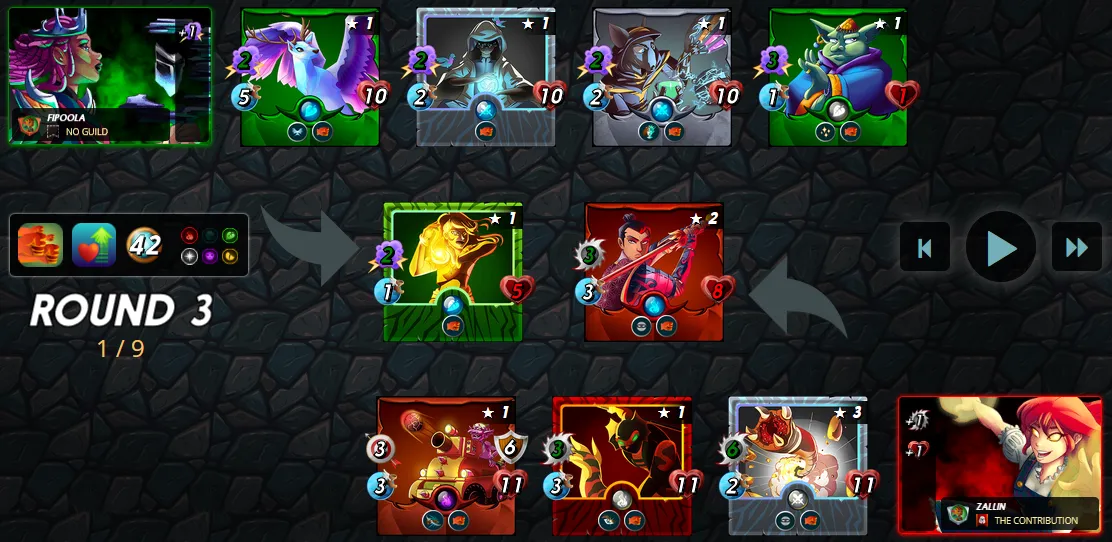Select the pink cannon tank card
Viewport: 1112px width, 542px height.
[446, 465]
